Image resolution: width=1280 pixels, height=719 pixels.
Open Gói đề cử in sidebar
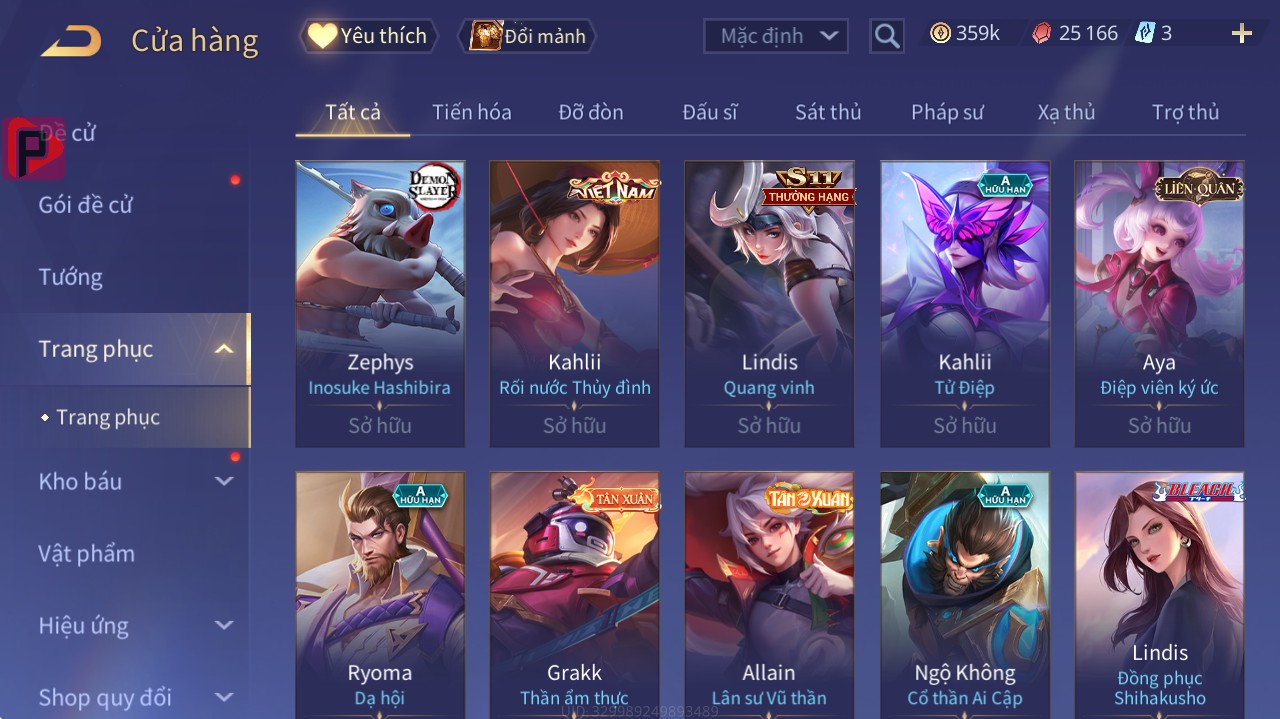pos(86,205)
